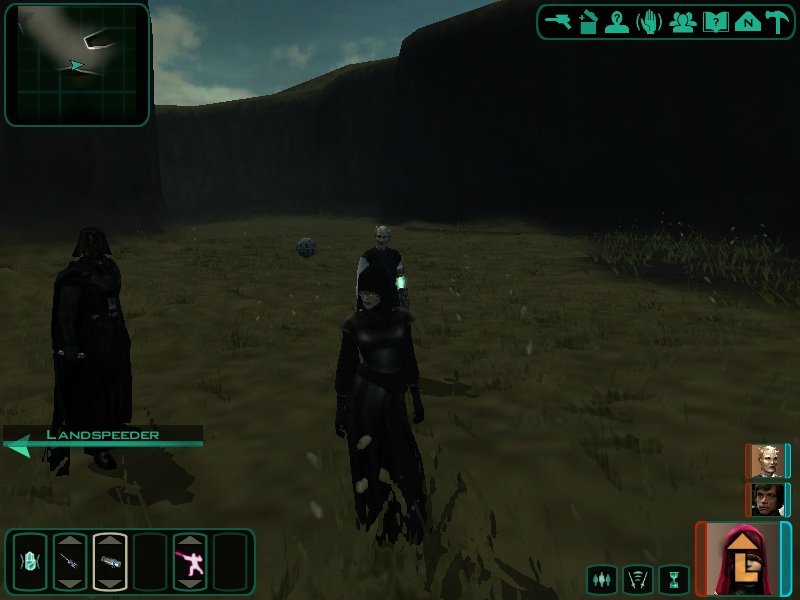This screenshot has width=800, height=600.
Task: Switch to the dark-haired companion portrait
Action: click(x=768, y=499)
